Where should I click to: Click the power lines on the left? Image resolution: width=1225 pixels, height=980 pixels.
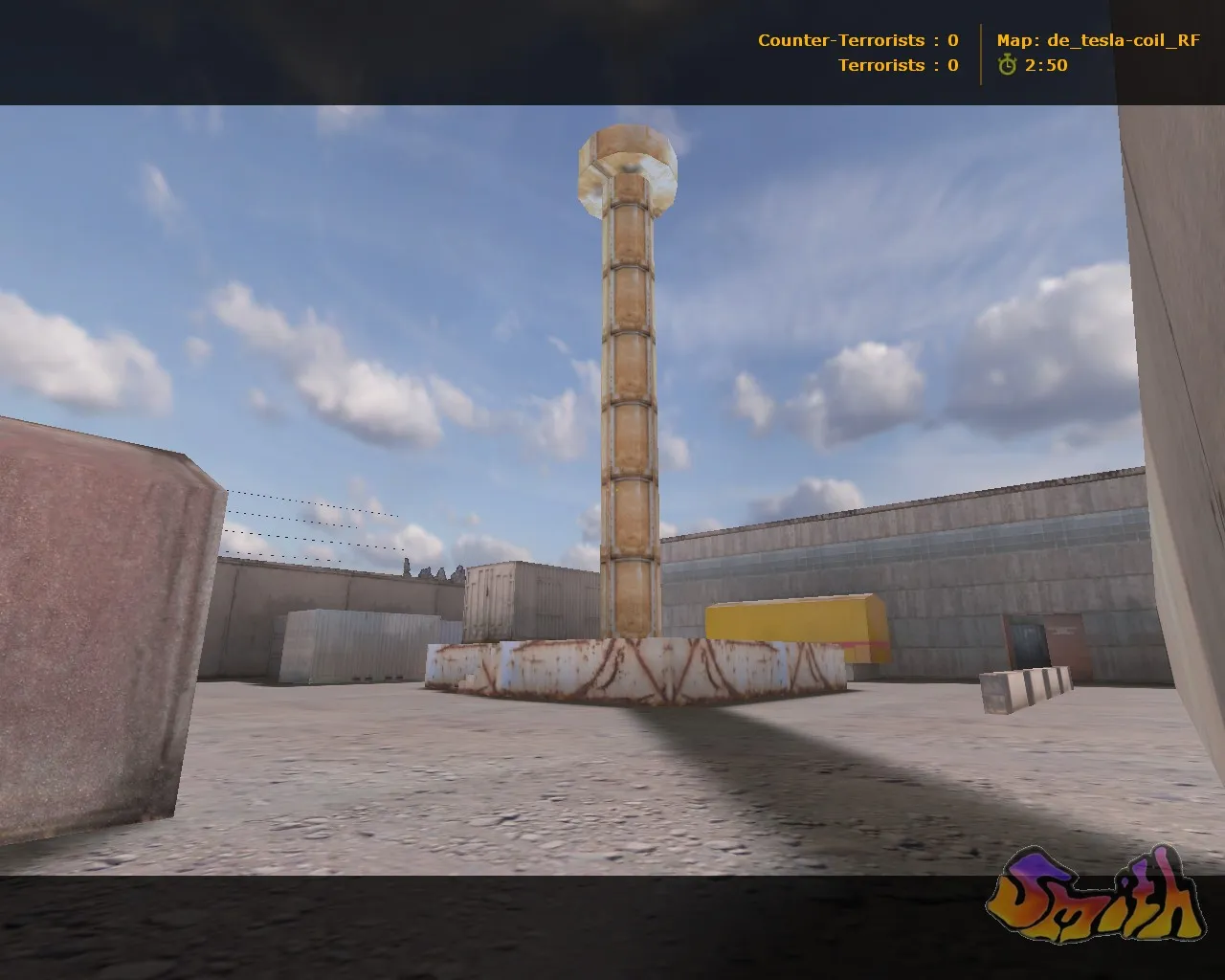(306, 522)
